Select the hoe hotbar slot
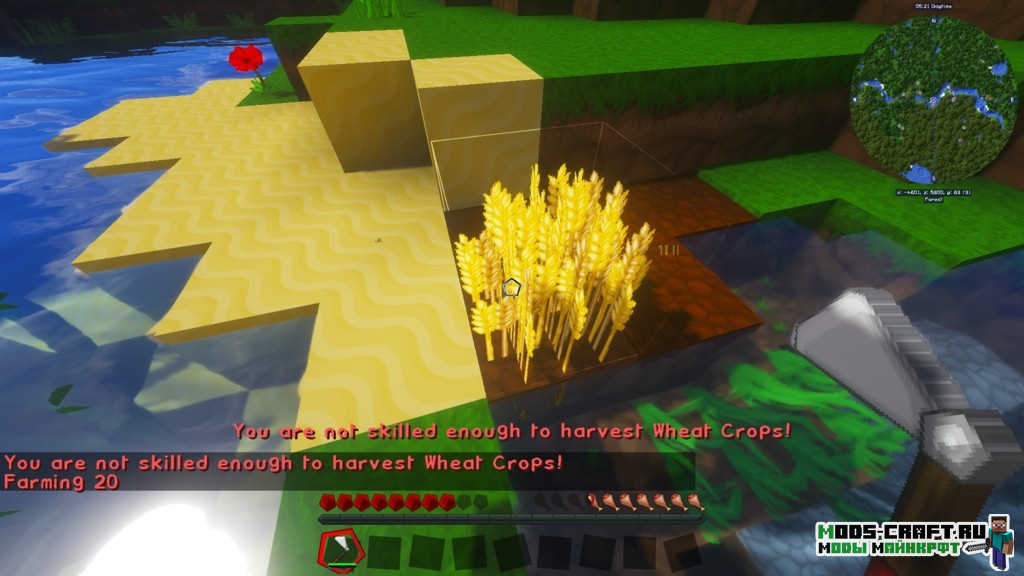1024x576 pixels. (338, 548)
